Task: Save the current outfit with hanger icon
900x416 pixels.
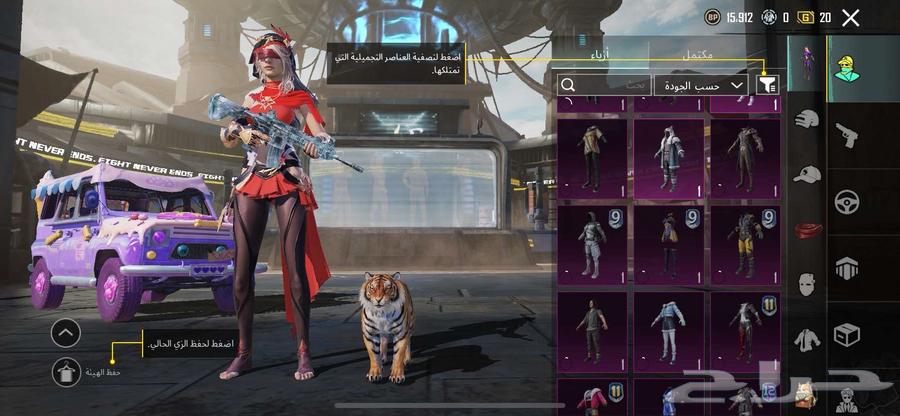Action: [66, 371]
